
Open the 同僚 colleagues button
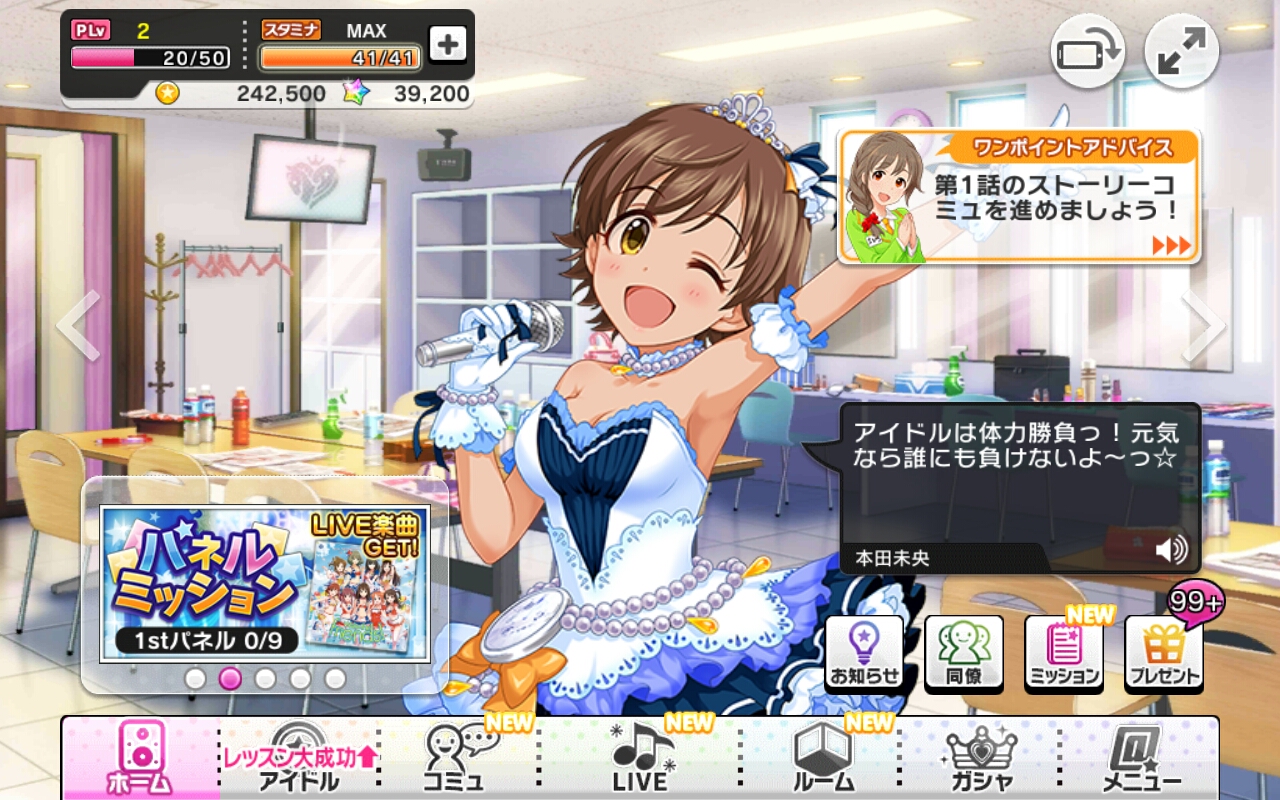point(963,653)
